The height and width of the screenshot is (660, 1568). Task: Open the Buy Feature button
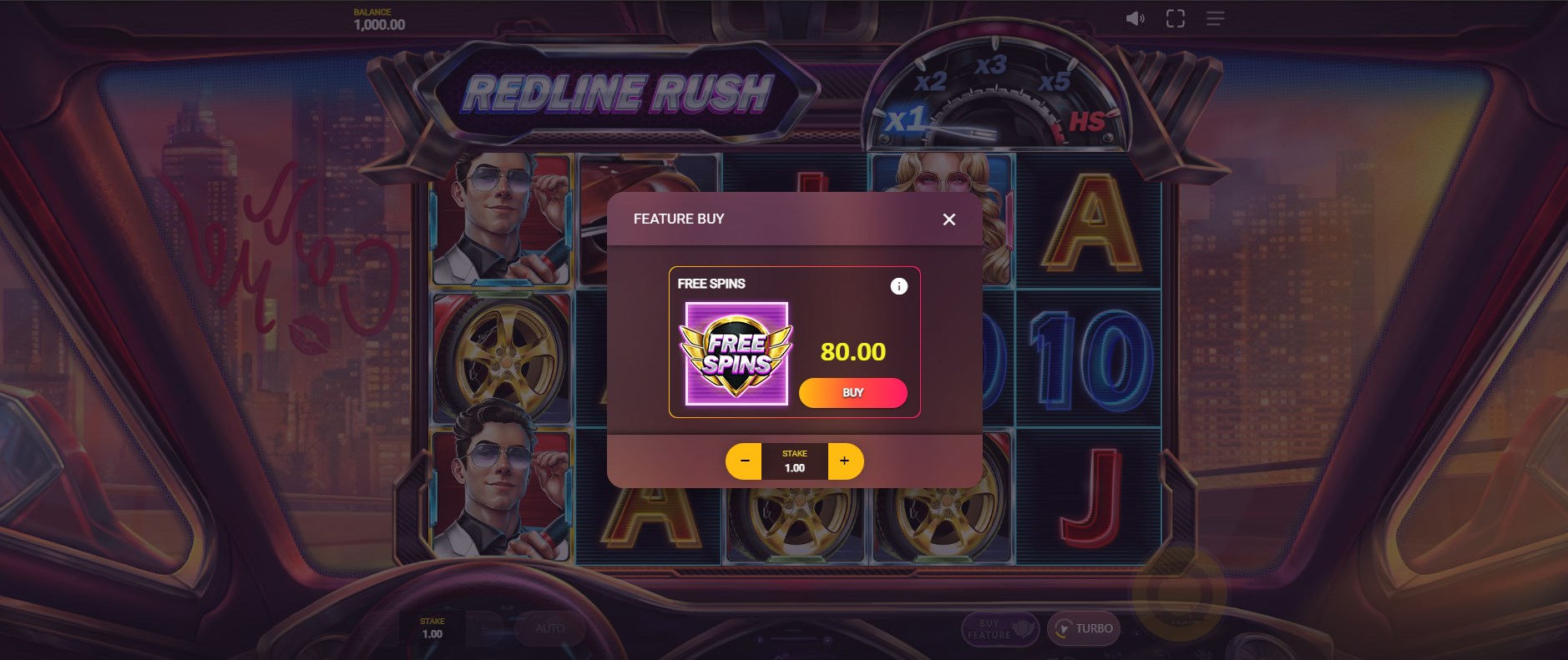pyautogui.click(x=999, y=628)
